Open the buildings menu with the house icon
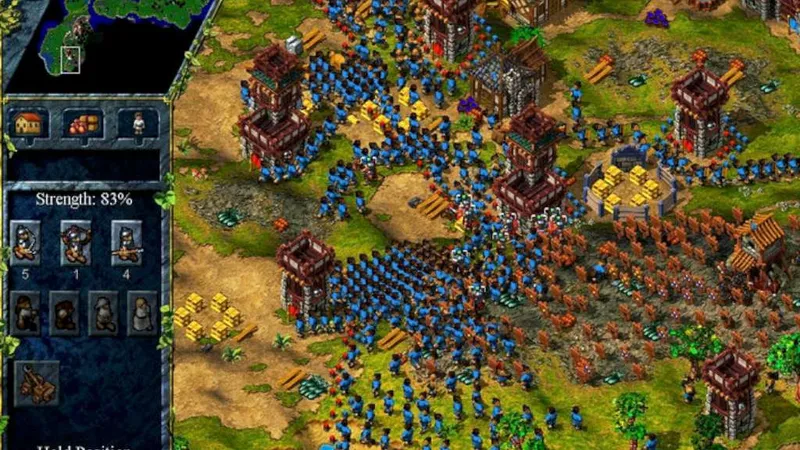The width and height of the screenshot is (800, 450). (x=29, y=124)
